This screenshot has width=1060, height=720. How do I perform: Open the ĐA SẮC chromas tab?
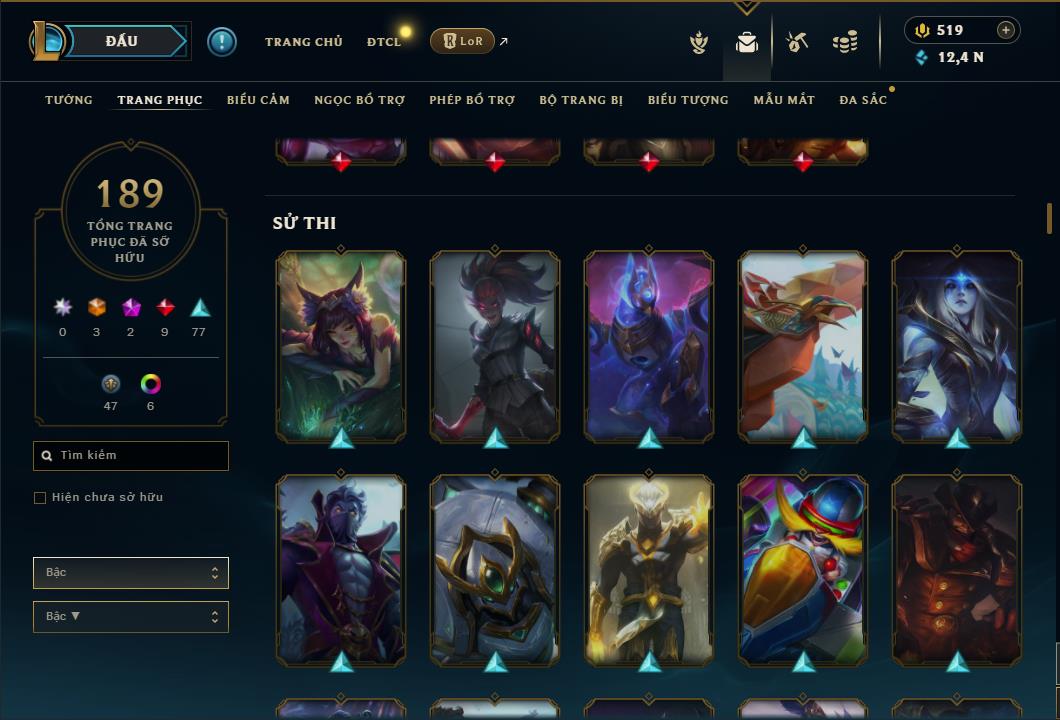(x=863, y=100)
